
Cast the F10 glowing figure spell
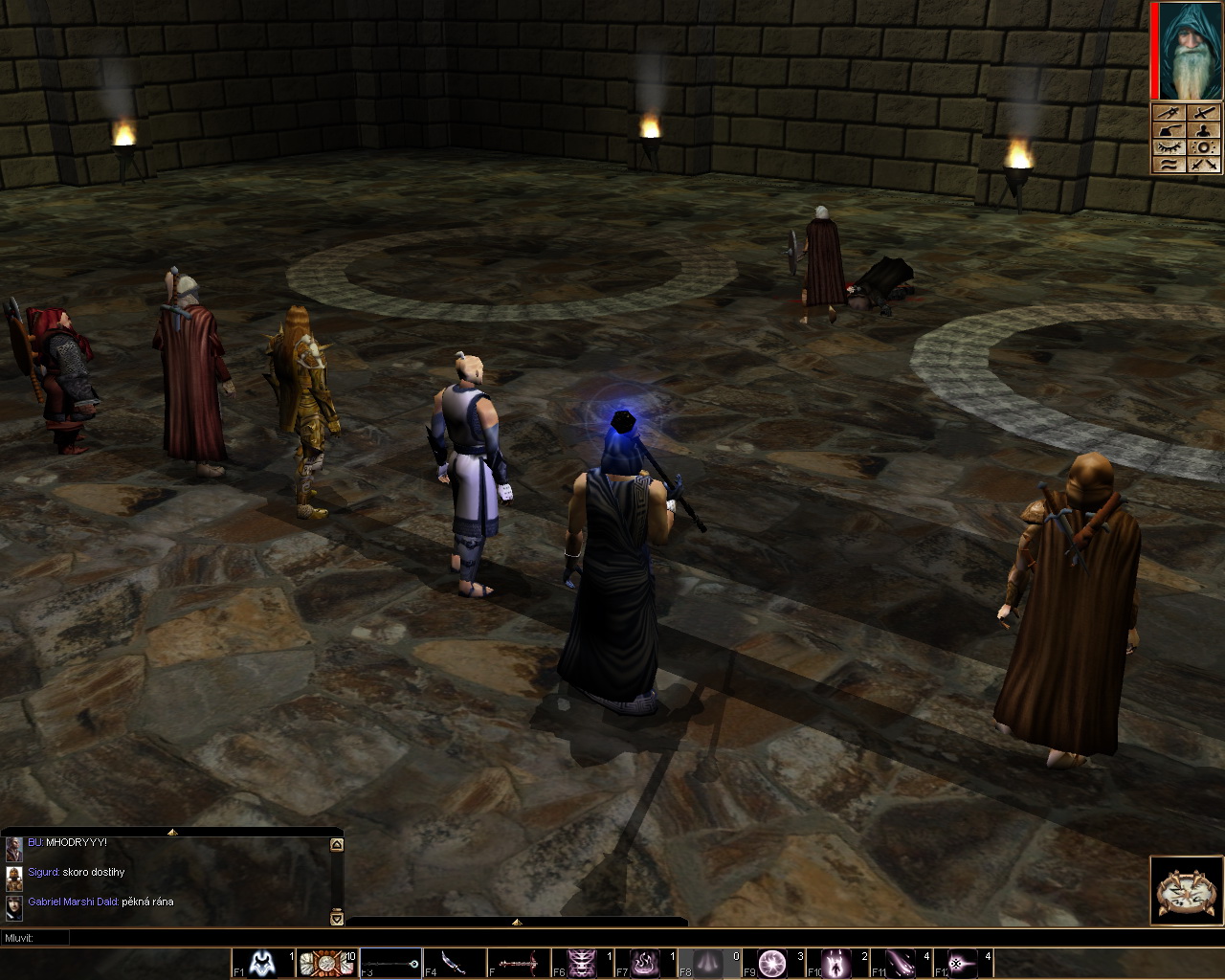point(837,963)
